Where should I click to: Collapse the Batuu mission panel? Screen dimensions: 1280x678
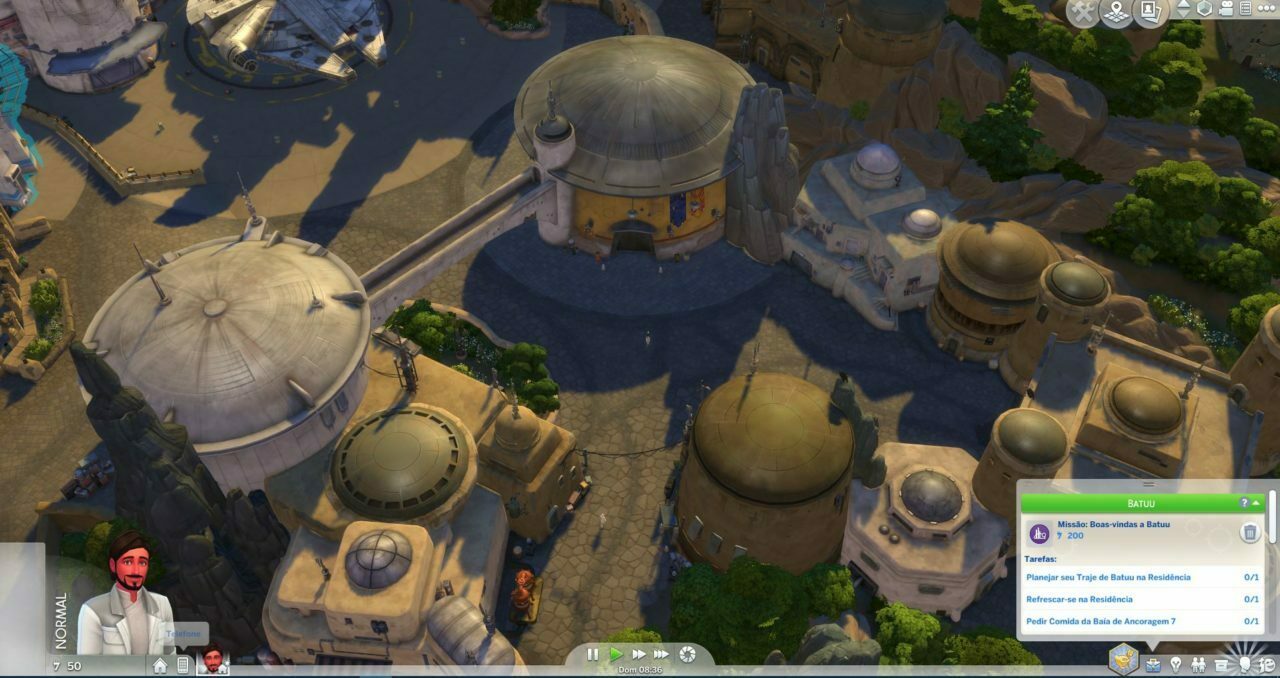[1256, 503]
